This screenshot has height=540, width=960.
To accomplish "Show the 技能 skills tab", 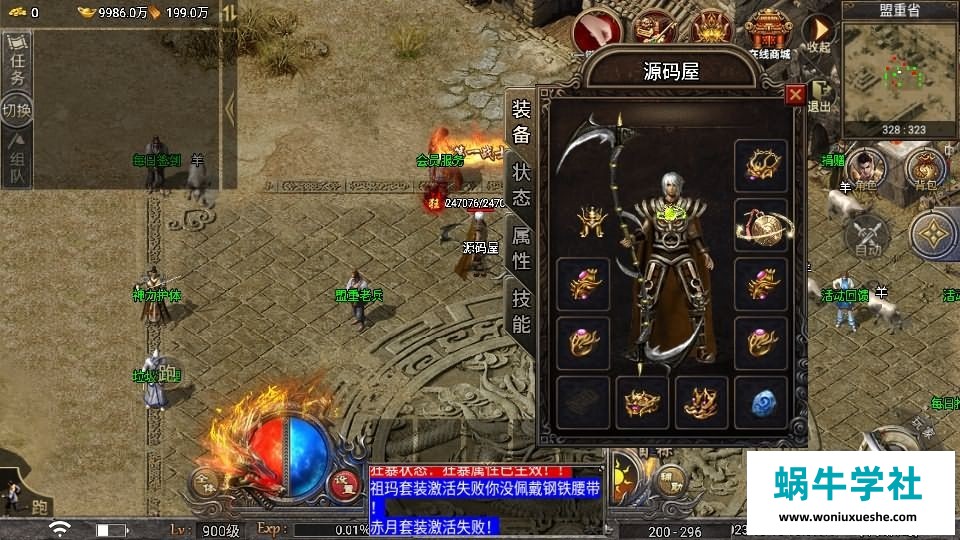I will [521, 310].
